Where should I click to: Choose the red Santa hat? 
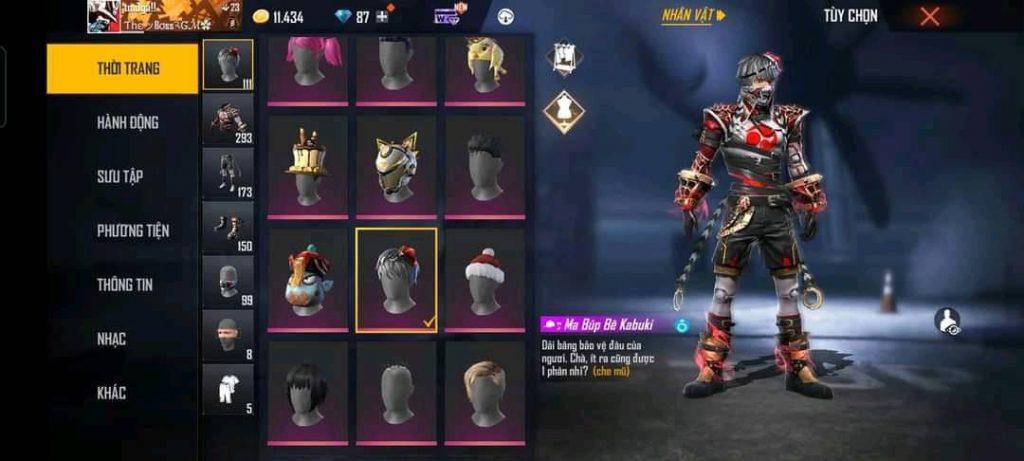click(x=485, y=280)
